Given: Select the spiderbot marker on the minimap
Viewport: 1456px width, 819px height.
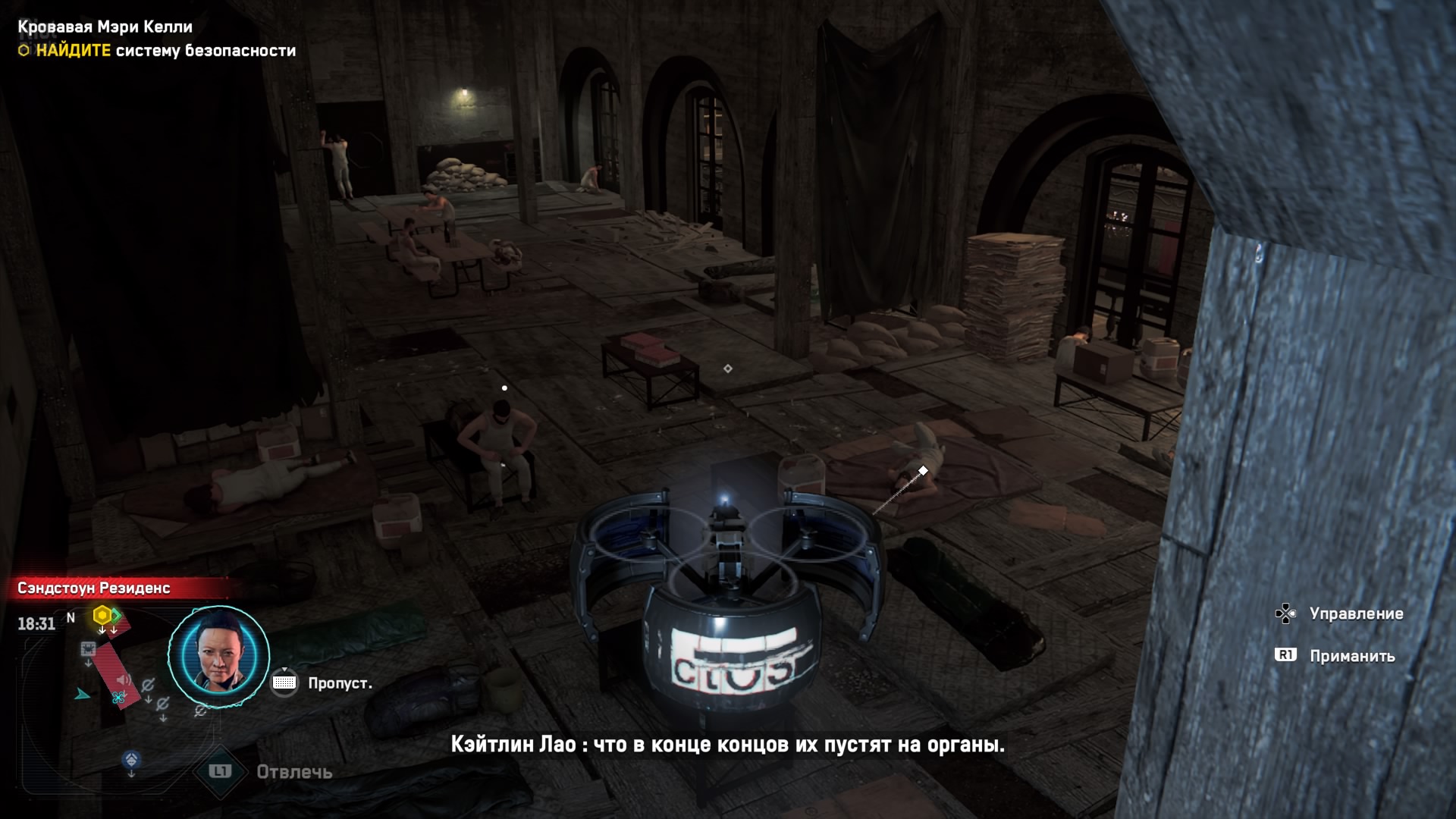Looking at the screenshot, I should (88, 650).
